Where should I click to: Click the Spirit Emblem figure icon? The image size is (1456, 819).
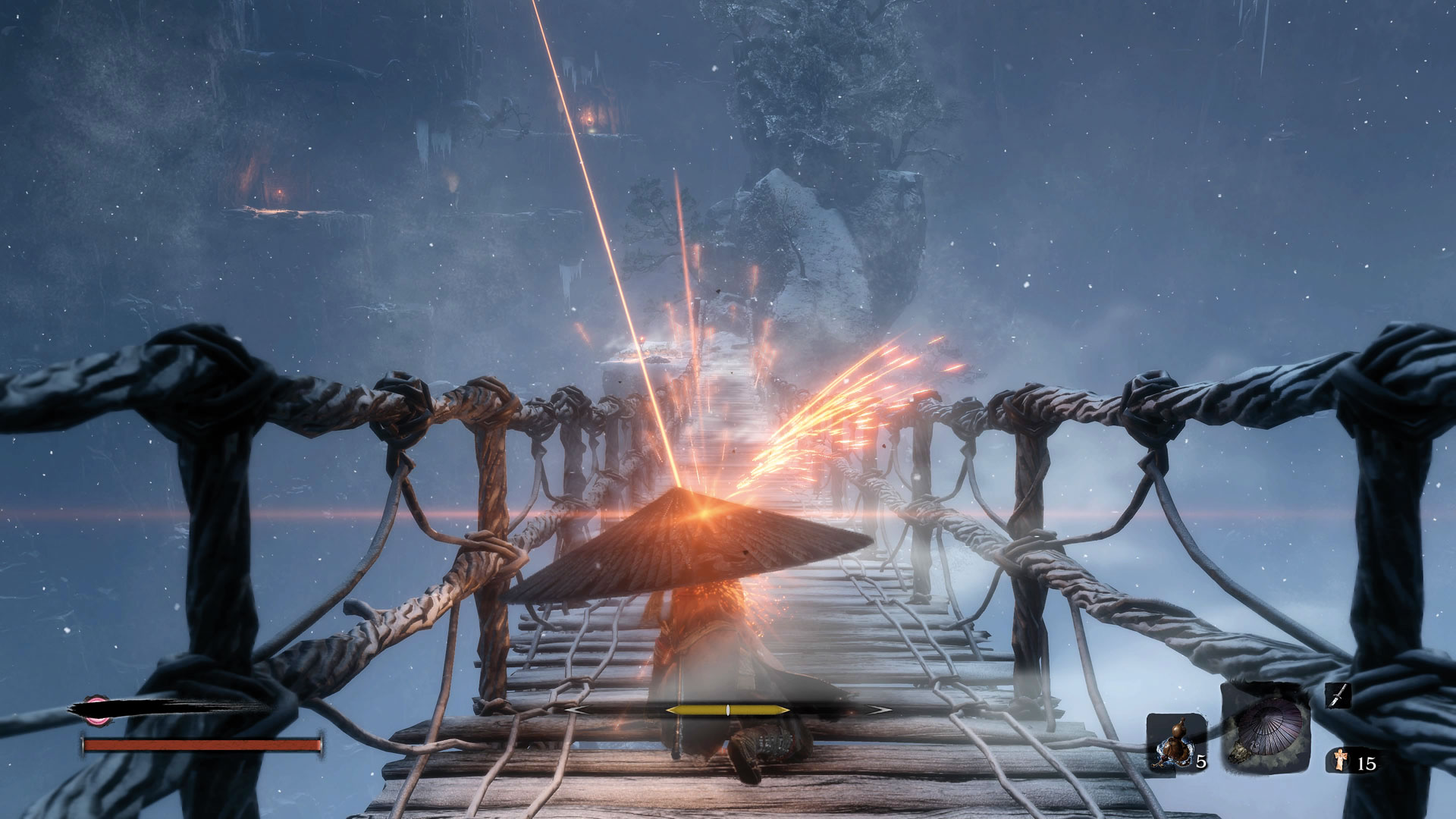click(x=1341, y=761)
